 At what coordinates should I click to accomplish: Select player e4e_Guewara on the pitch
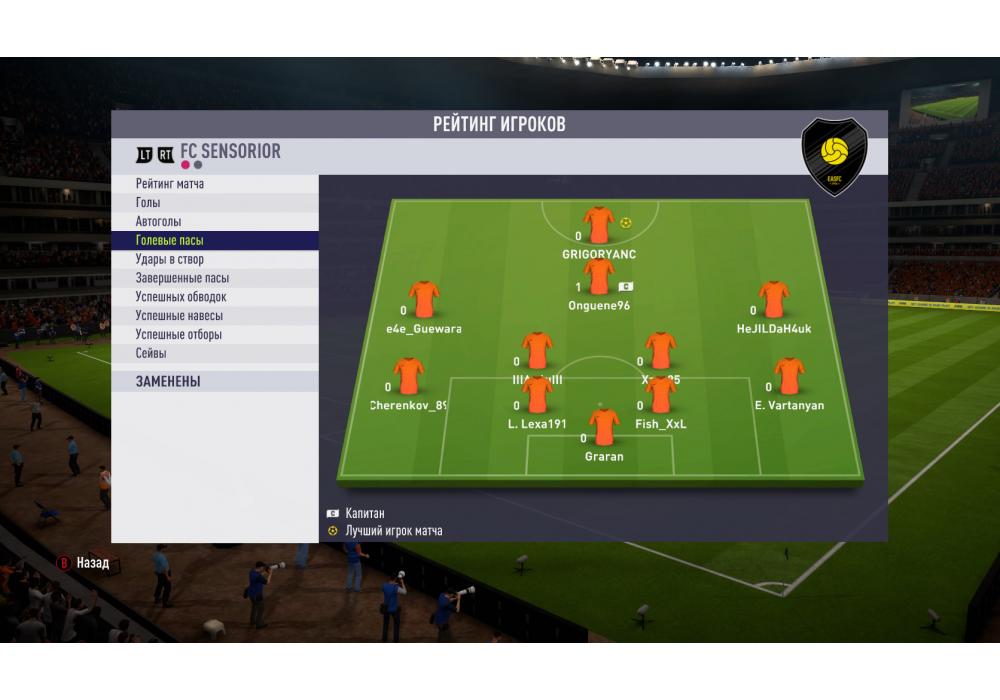pos(424,300)
